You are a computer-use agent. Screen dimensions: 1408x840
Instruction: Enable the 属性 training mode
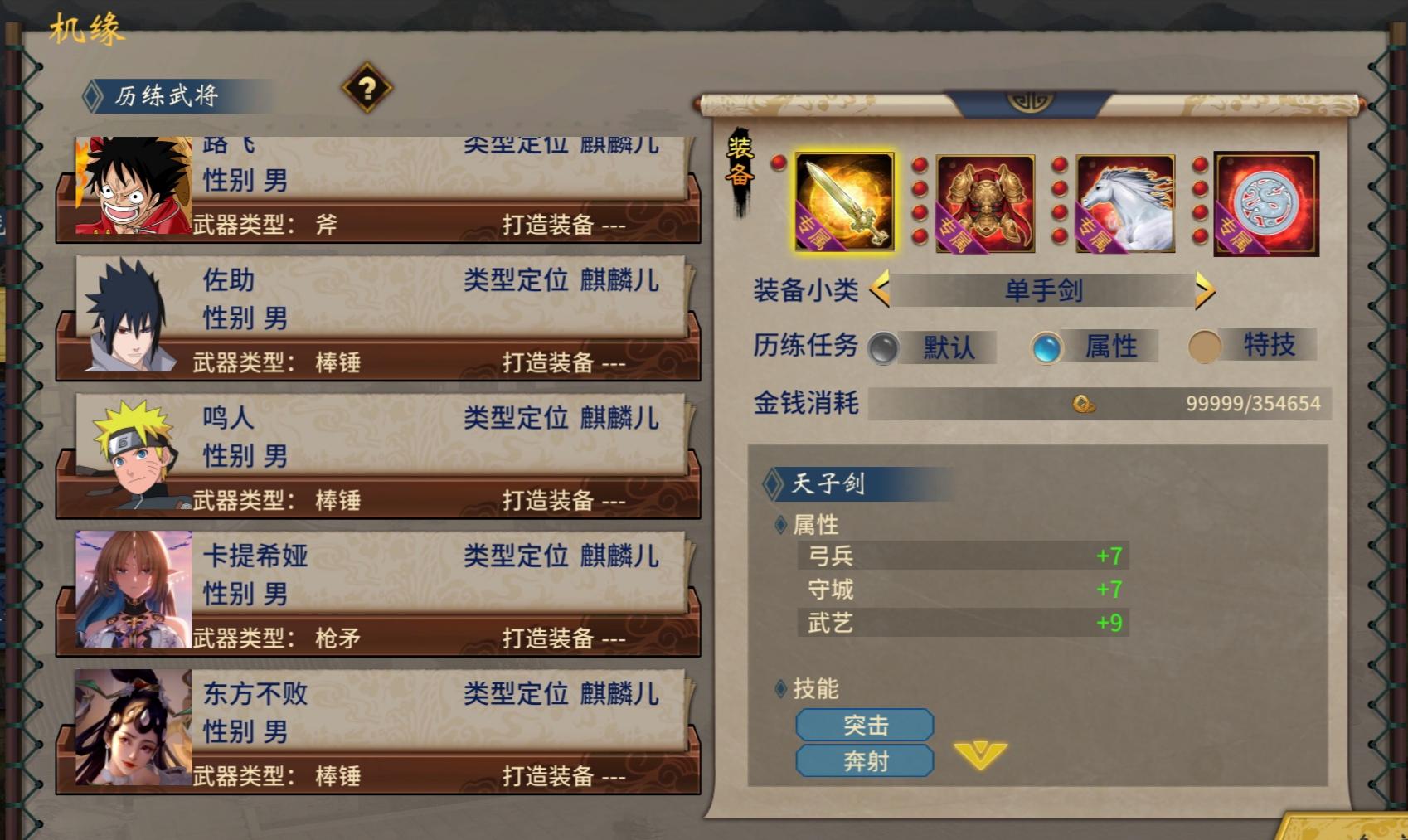pos(1046,348)
